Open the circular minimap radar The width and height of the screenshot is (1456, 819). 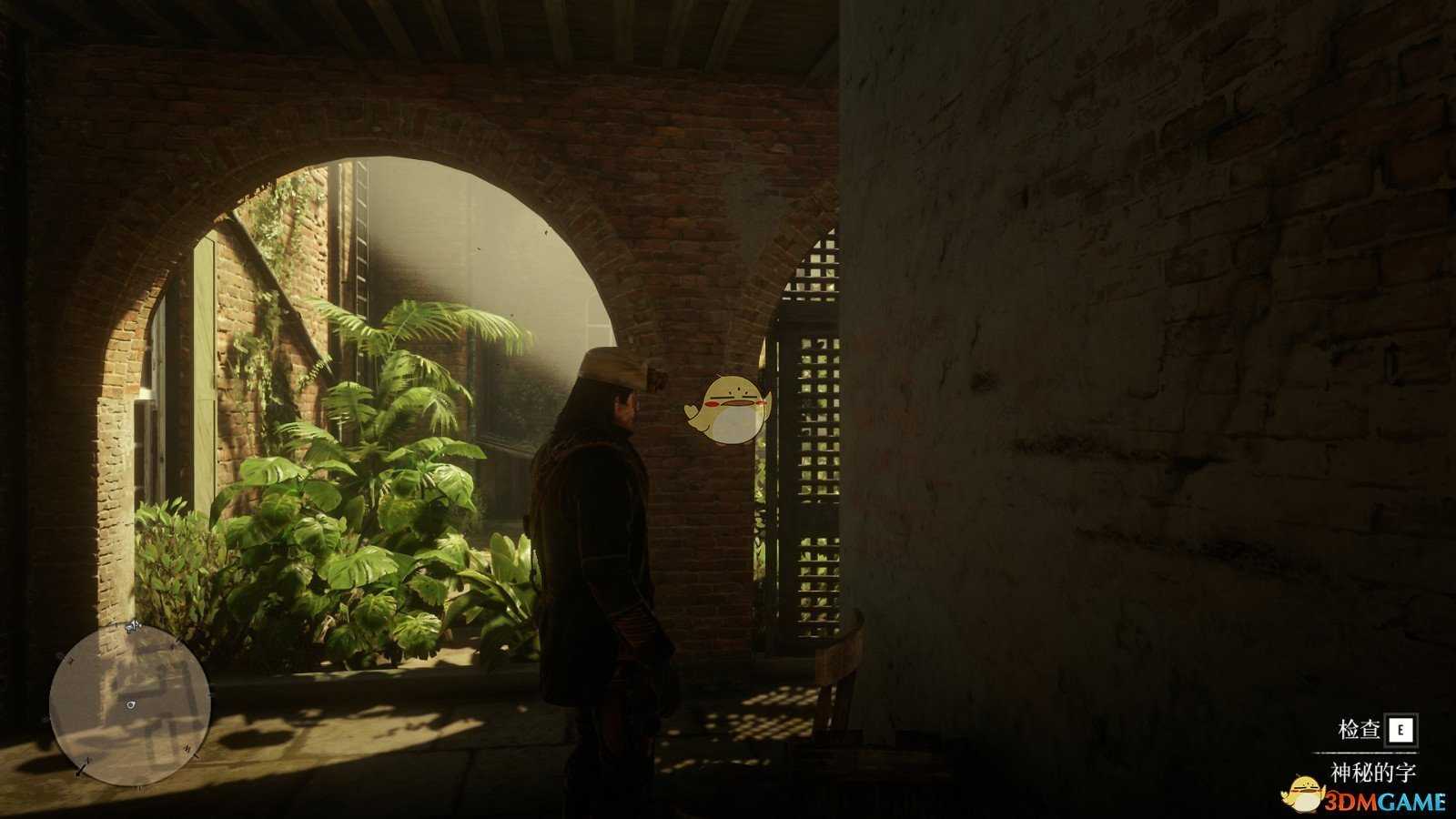coord(129,704)
